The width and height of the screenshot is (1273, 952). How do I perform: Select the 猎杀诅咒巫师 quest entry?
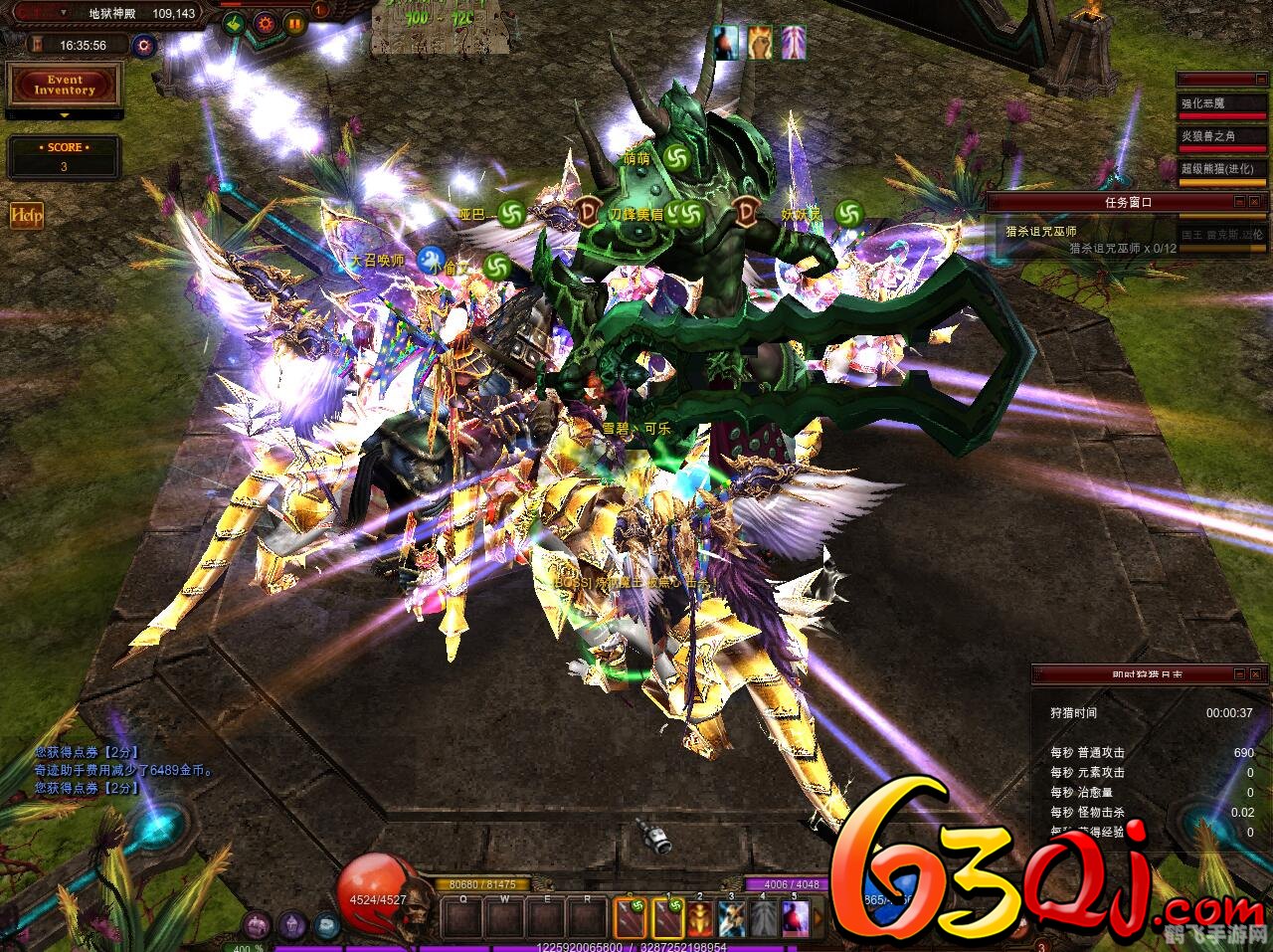point(1041,232)
